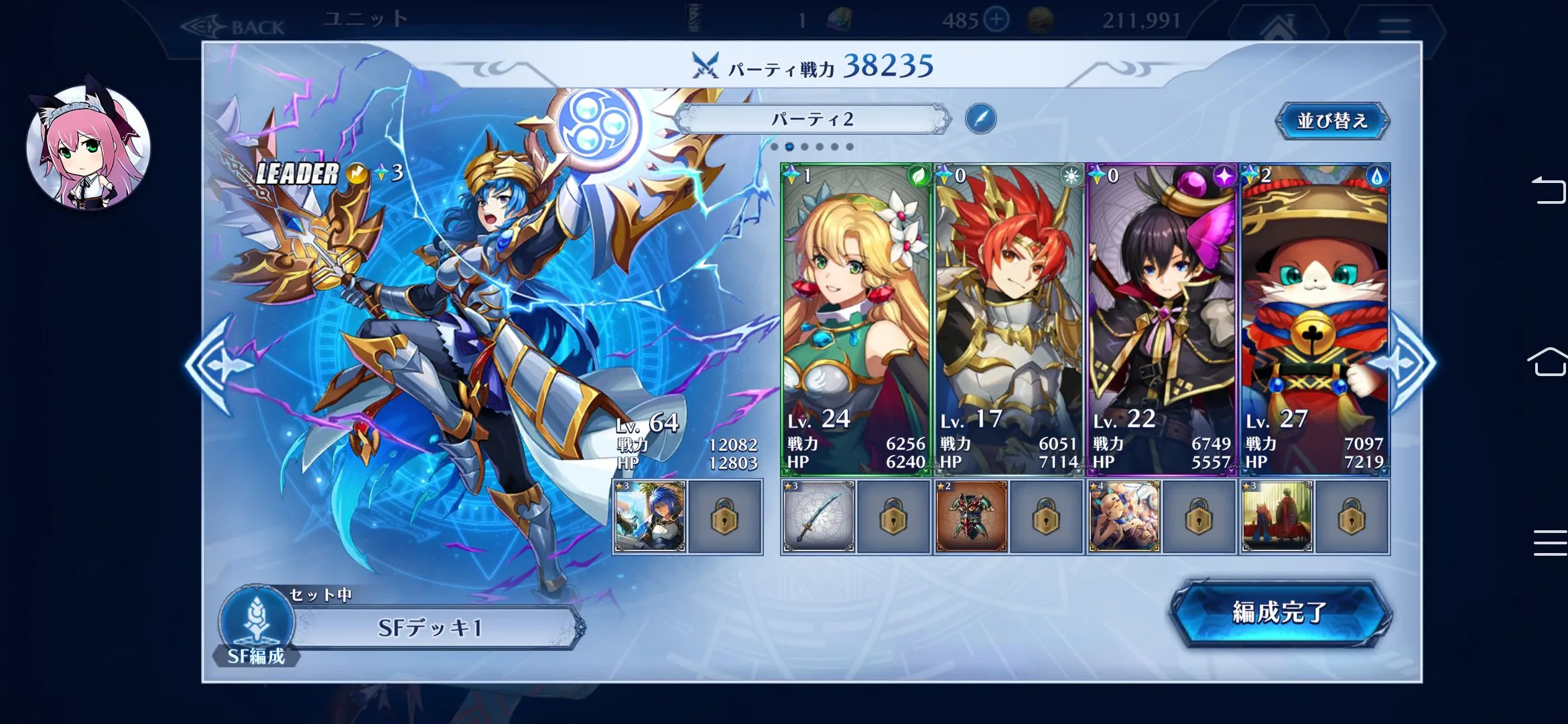Open the red armor equipment slot
The image size is (1568, 724).
click(x=972, y=517)
